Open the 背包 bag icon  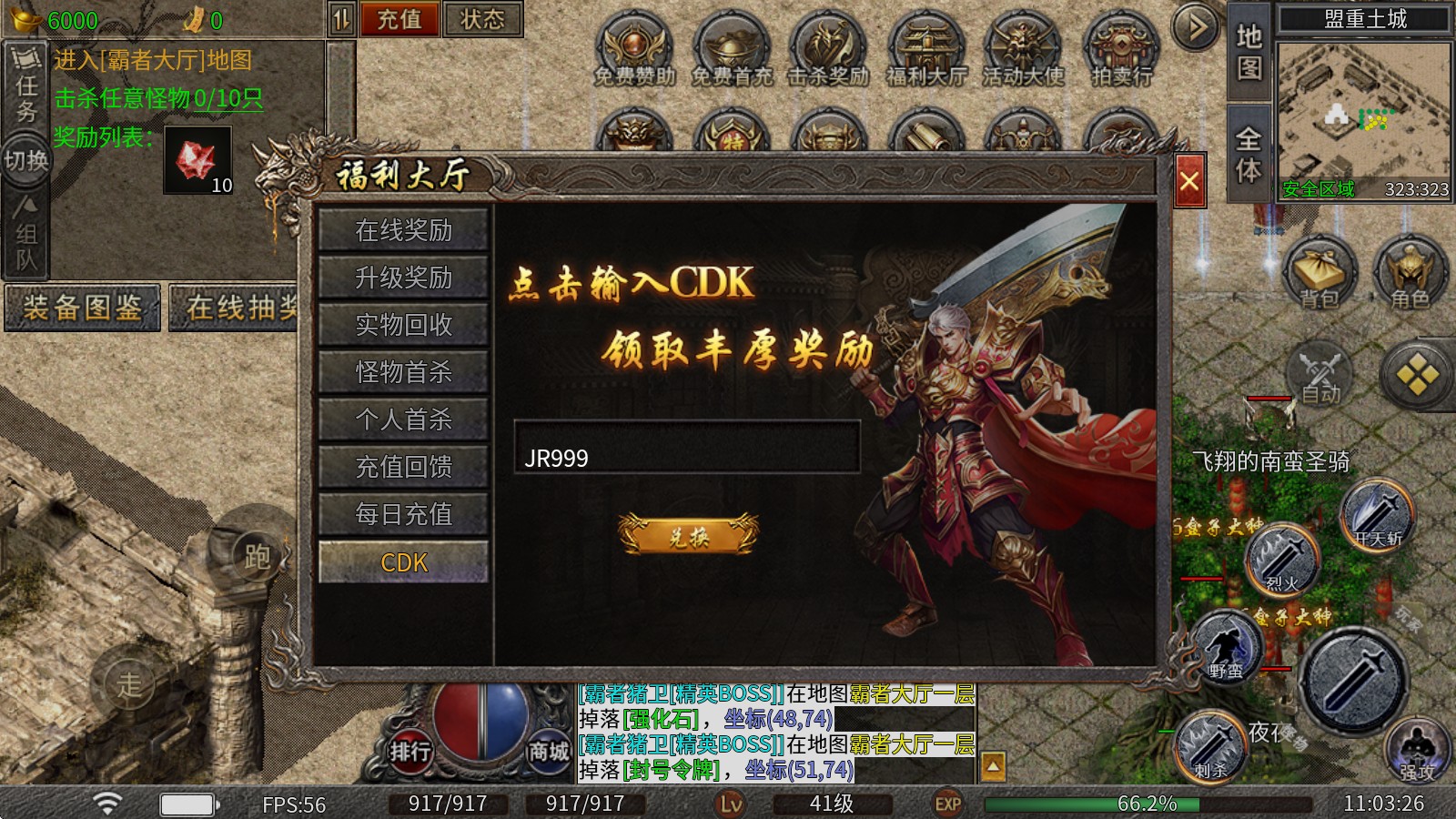coord(1319,271)
